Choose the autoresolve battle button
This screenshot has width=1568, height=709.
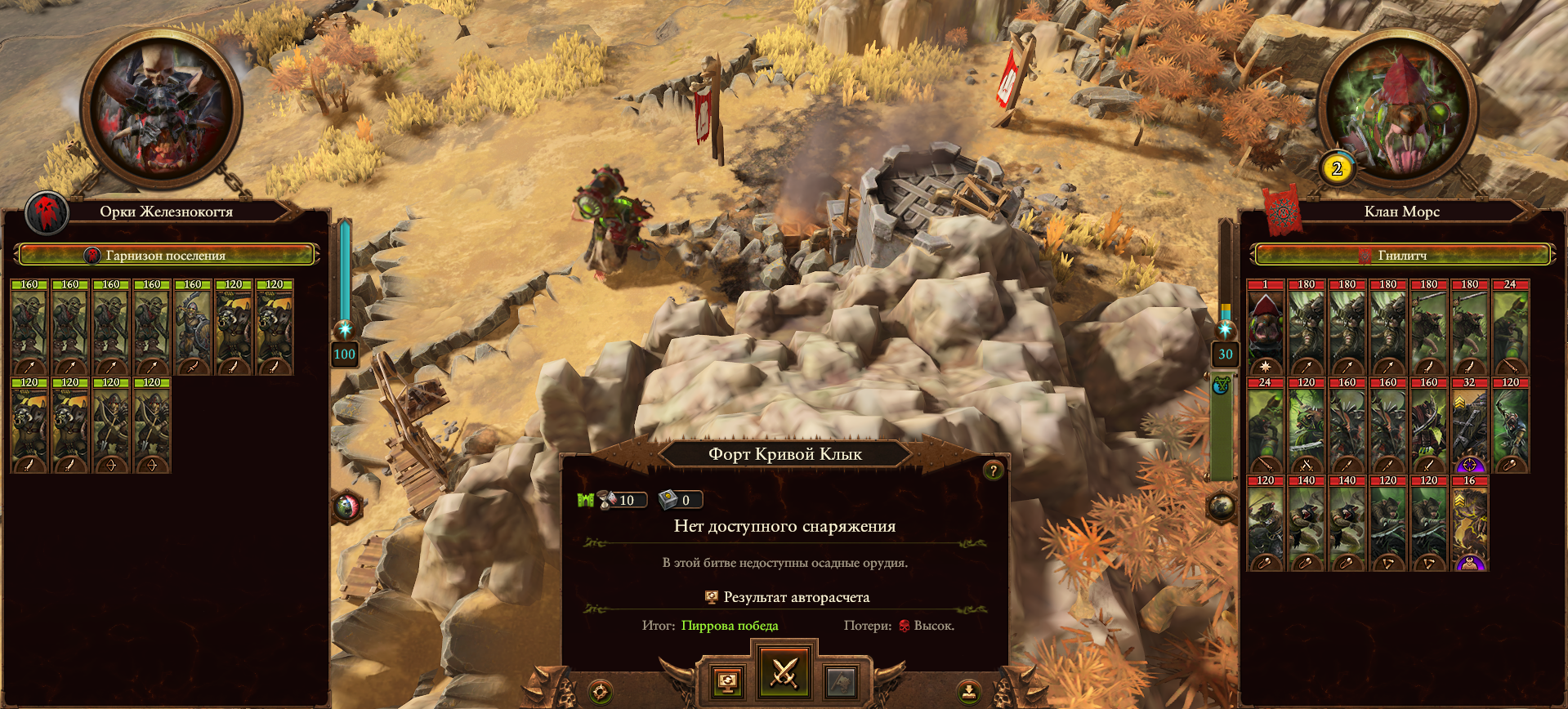pos(728,681)
